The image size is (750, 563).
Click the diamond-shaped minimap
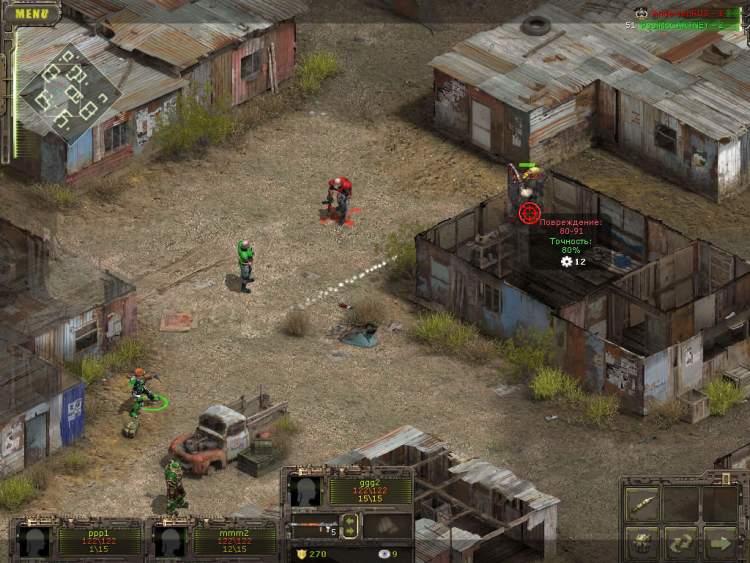click(x=69, y=91)
